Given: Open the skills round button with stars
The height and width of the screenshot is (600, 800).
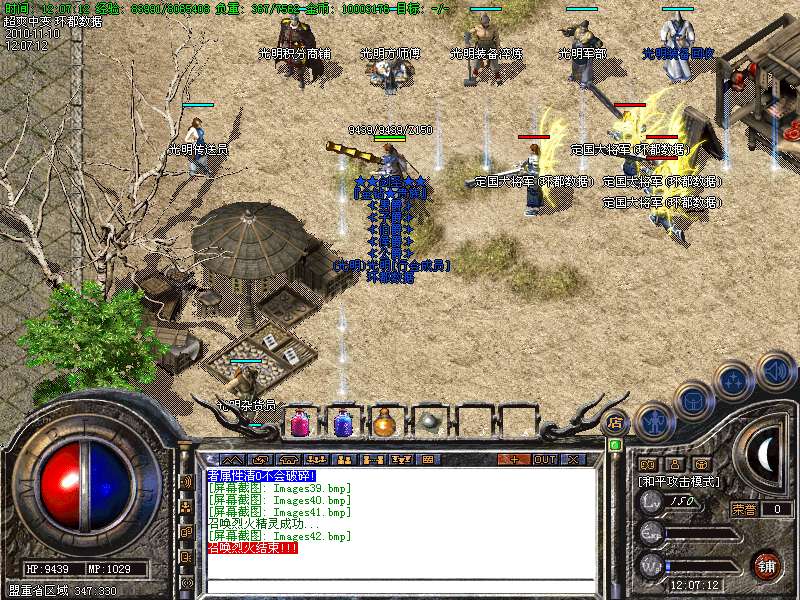Looking at the screenshot, I should 735,380.
